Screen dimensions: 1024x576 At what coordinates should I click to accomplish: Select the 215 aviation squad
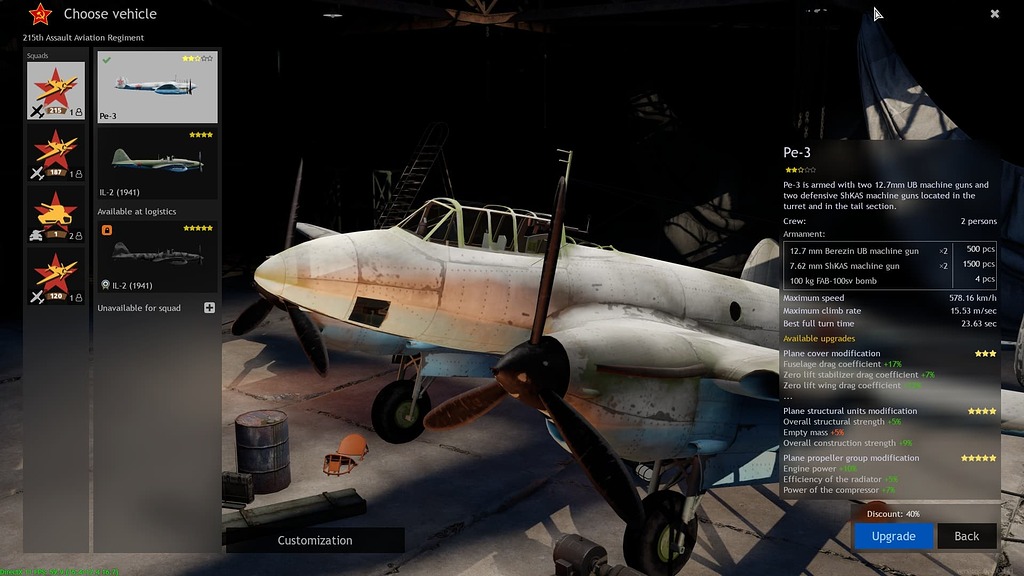coord(56,91)
